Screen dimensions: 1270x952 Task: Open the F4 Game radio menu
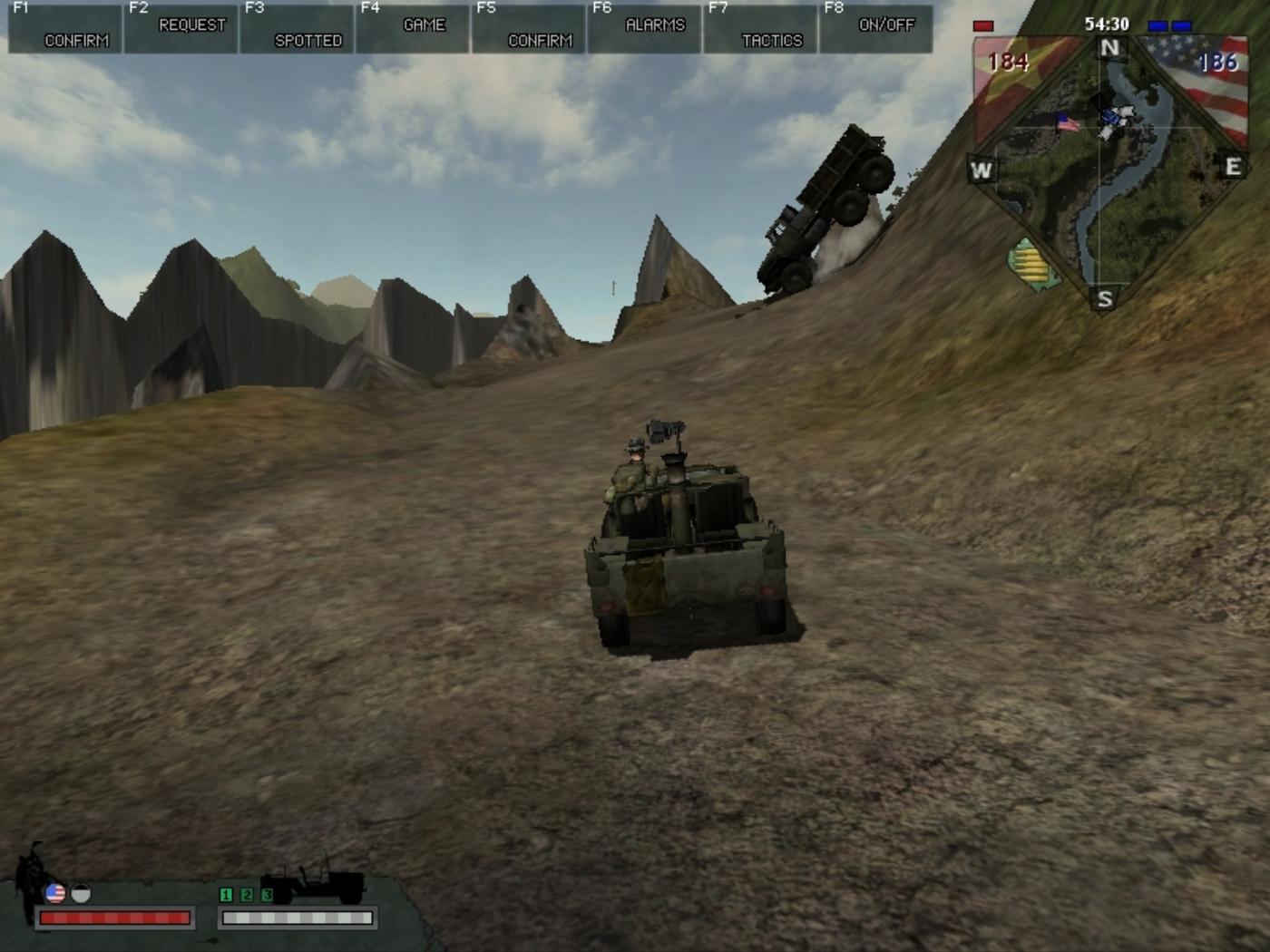tap(414, 28)
